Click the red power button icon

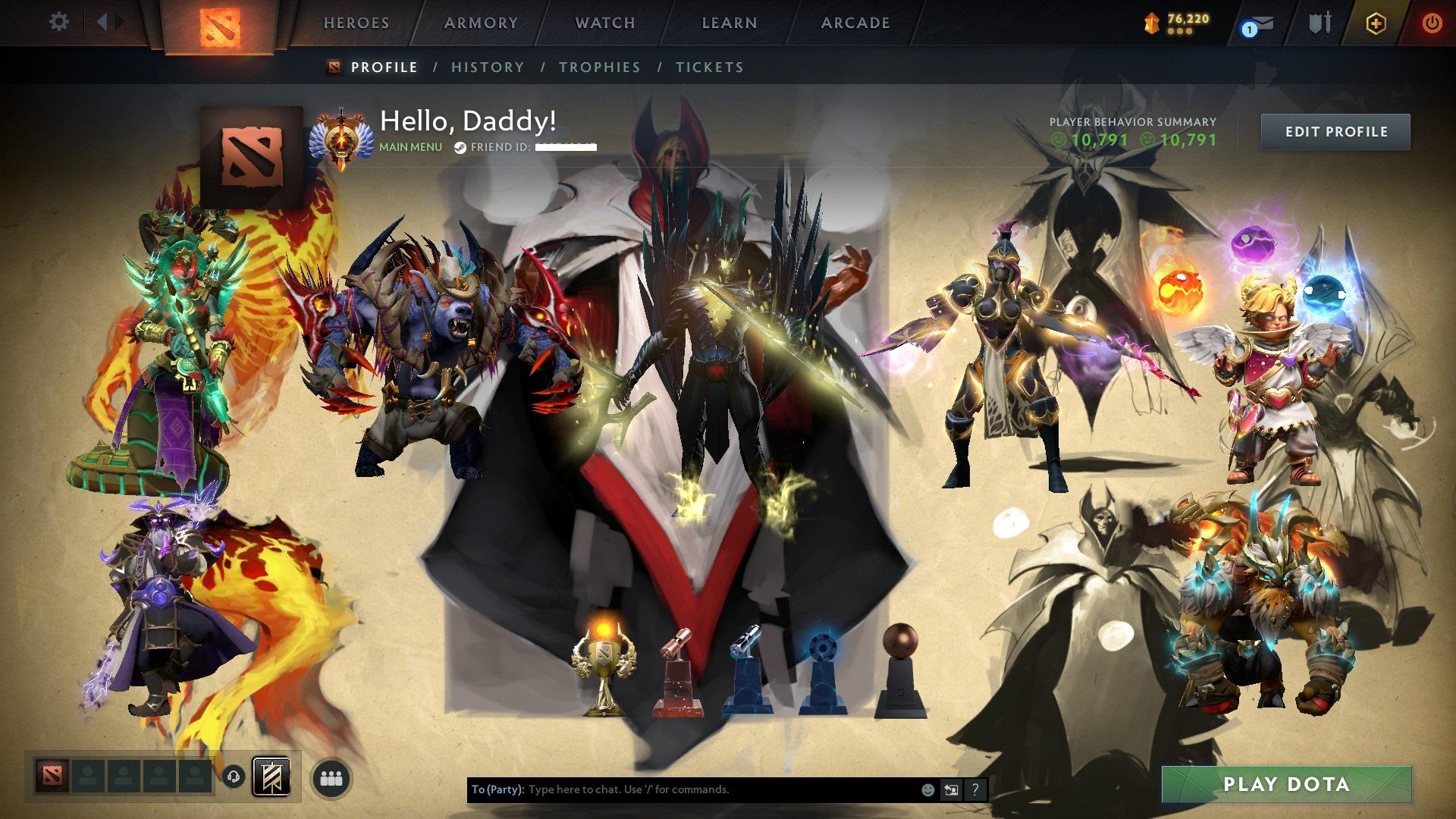pyautogui.click(x=1432, y=23)
